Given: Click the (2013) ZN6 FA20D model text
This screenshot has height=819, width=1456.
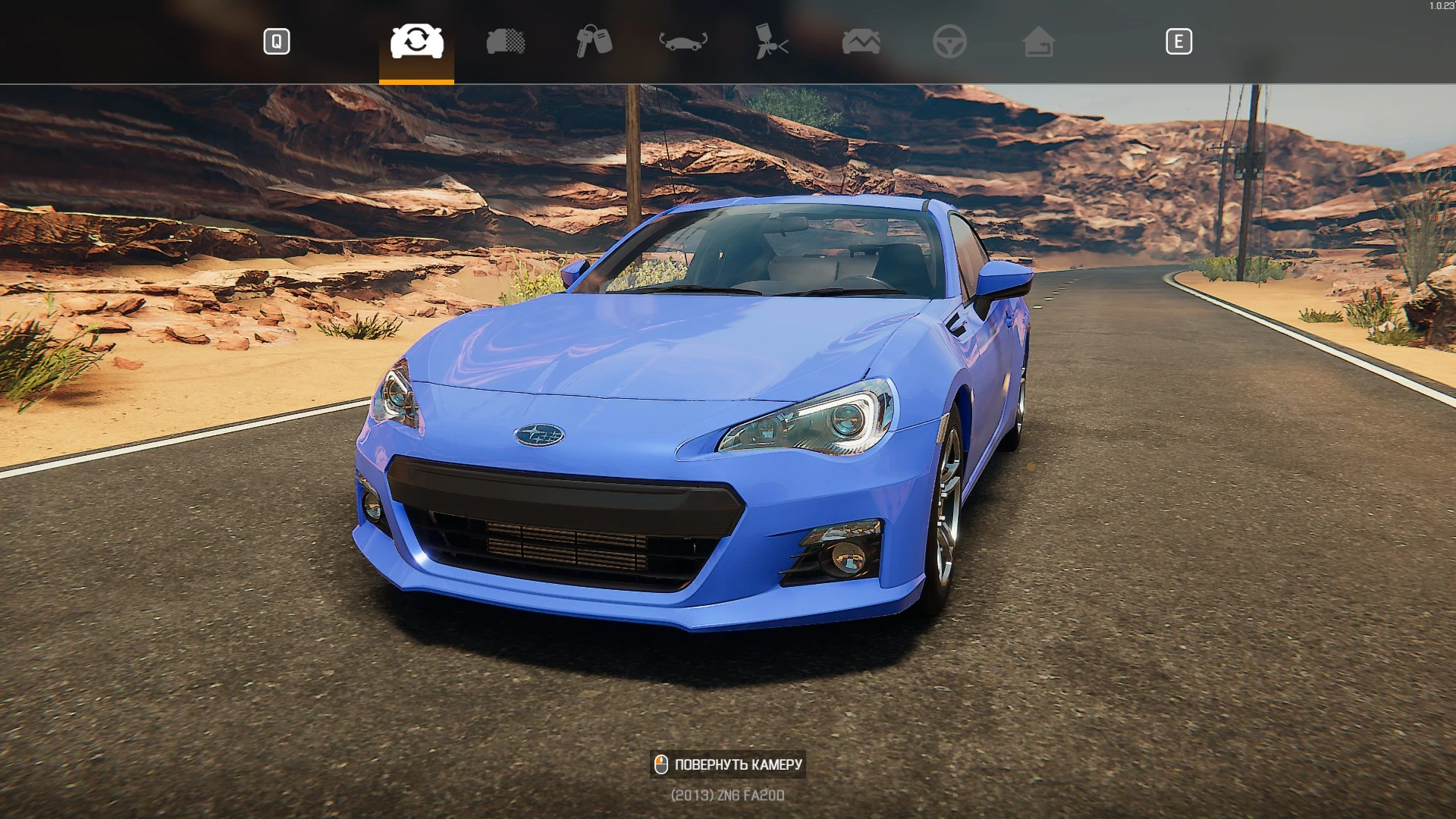Looking at the screenshot, I should point(727,795).
